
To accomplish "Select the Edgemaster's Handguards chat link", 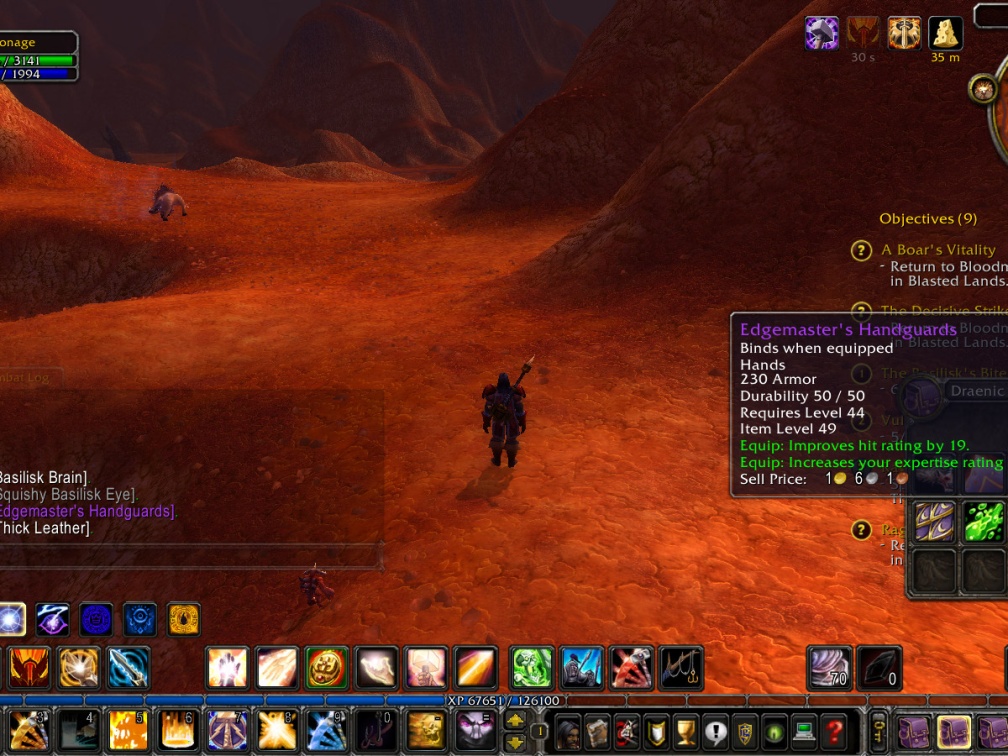I will (88, 511).
